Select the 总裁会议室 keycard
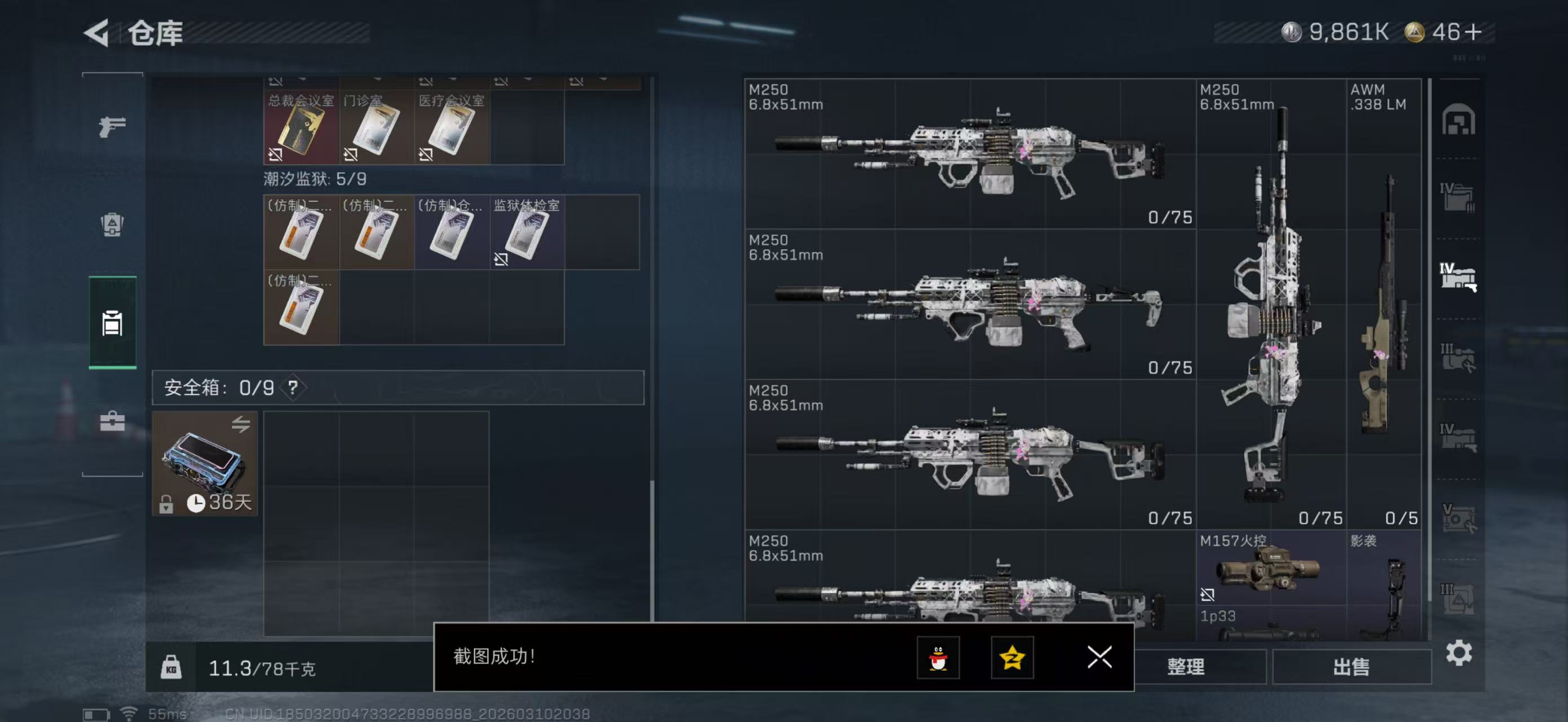This screenshot has height=722, width=1568. coord(301,129)
